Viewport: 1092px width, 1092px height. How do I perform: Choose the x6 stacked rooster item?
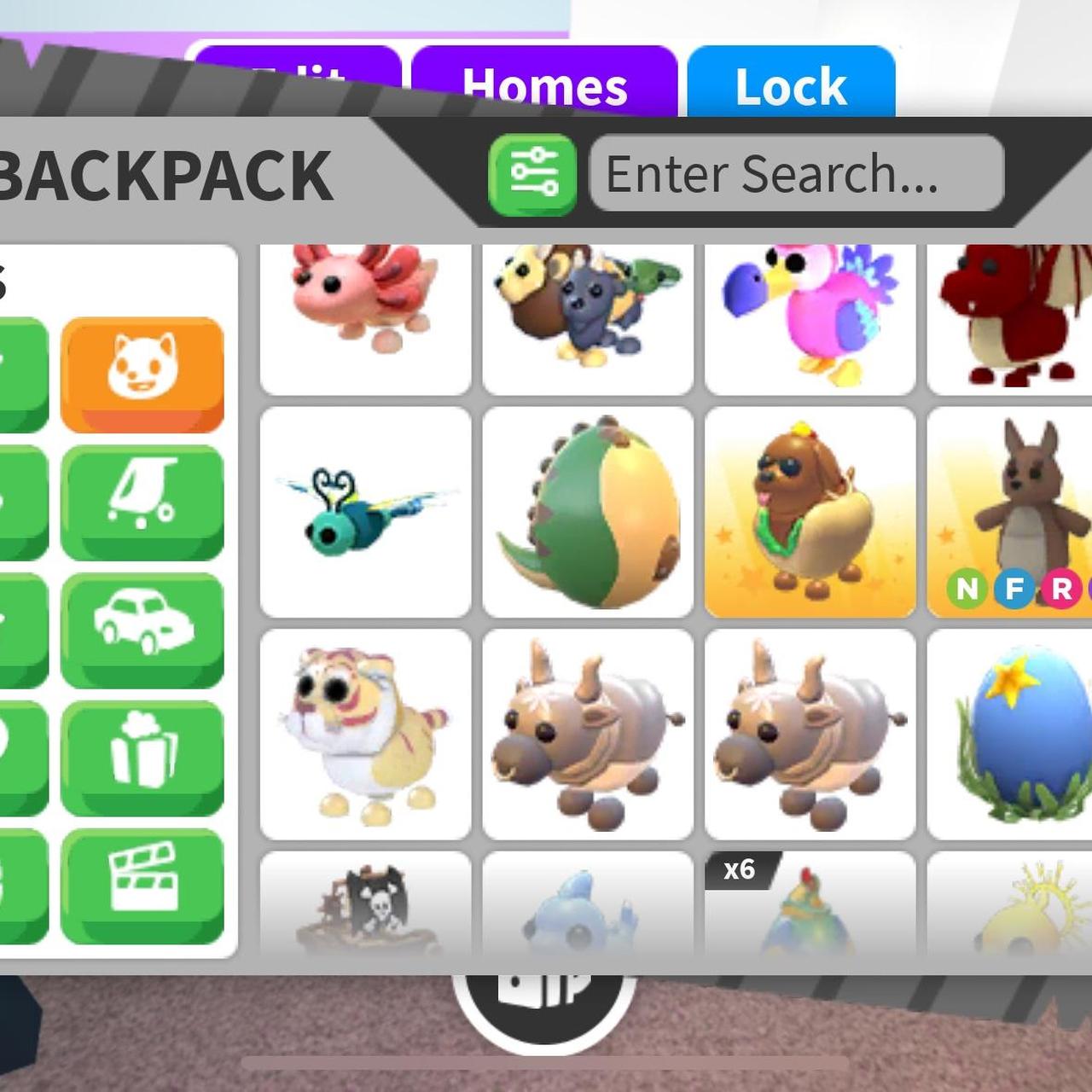click(x=810, y=904)
